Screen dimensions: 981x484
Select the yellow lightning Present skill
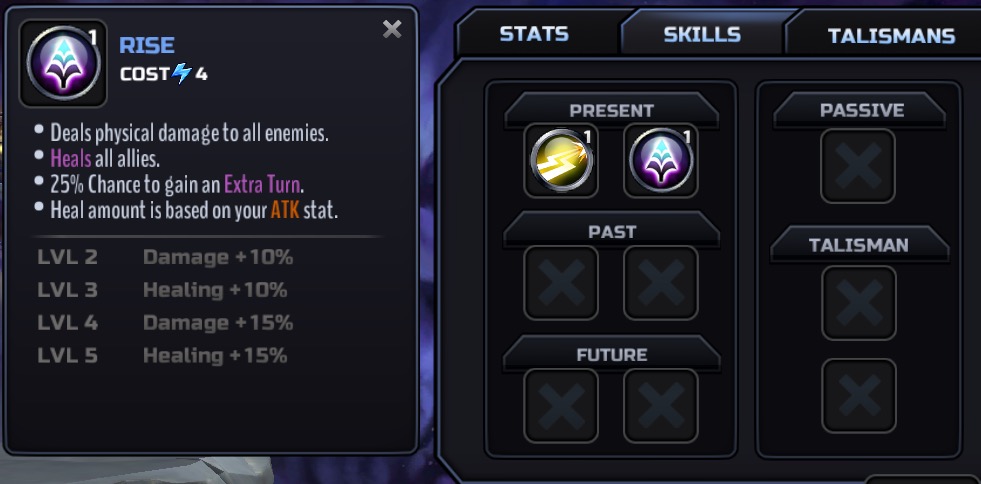click(x=561, y=160)
